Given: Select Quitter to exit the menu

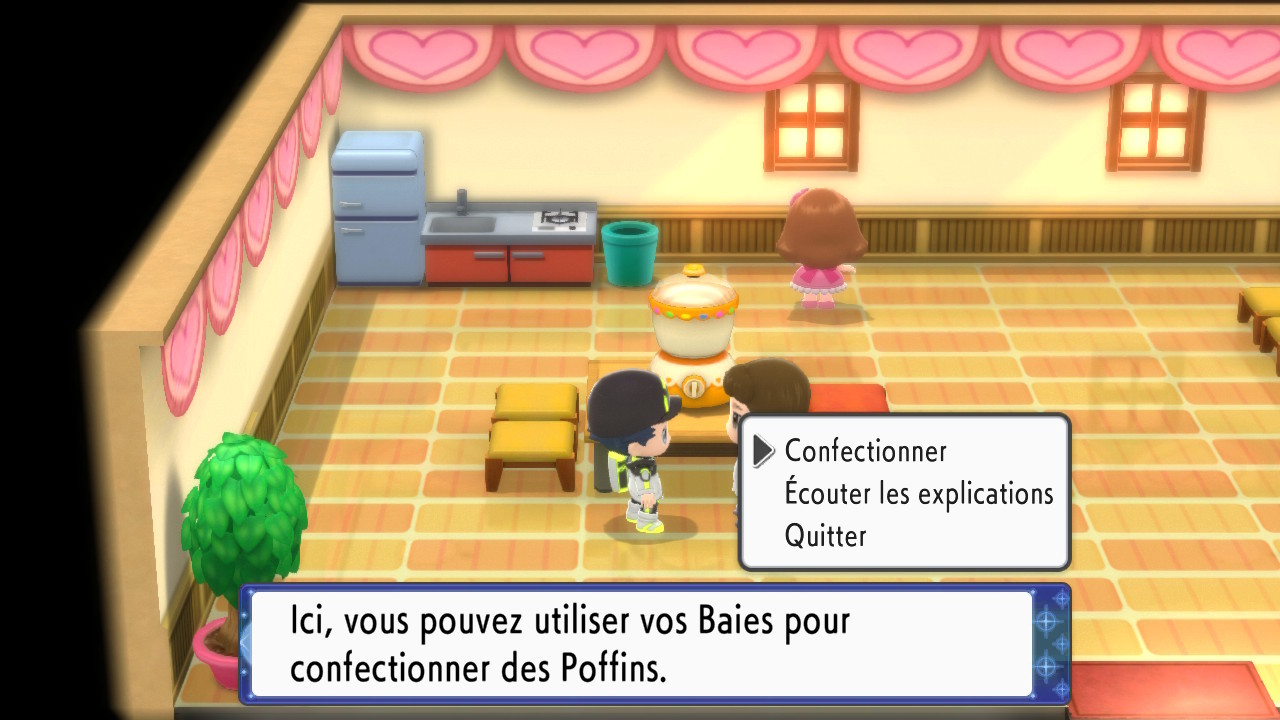Looking at the screenshot, I should point(826,535).
